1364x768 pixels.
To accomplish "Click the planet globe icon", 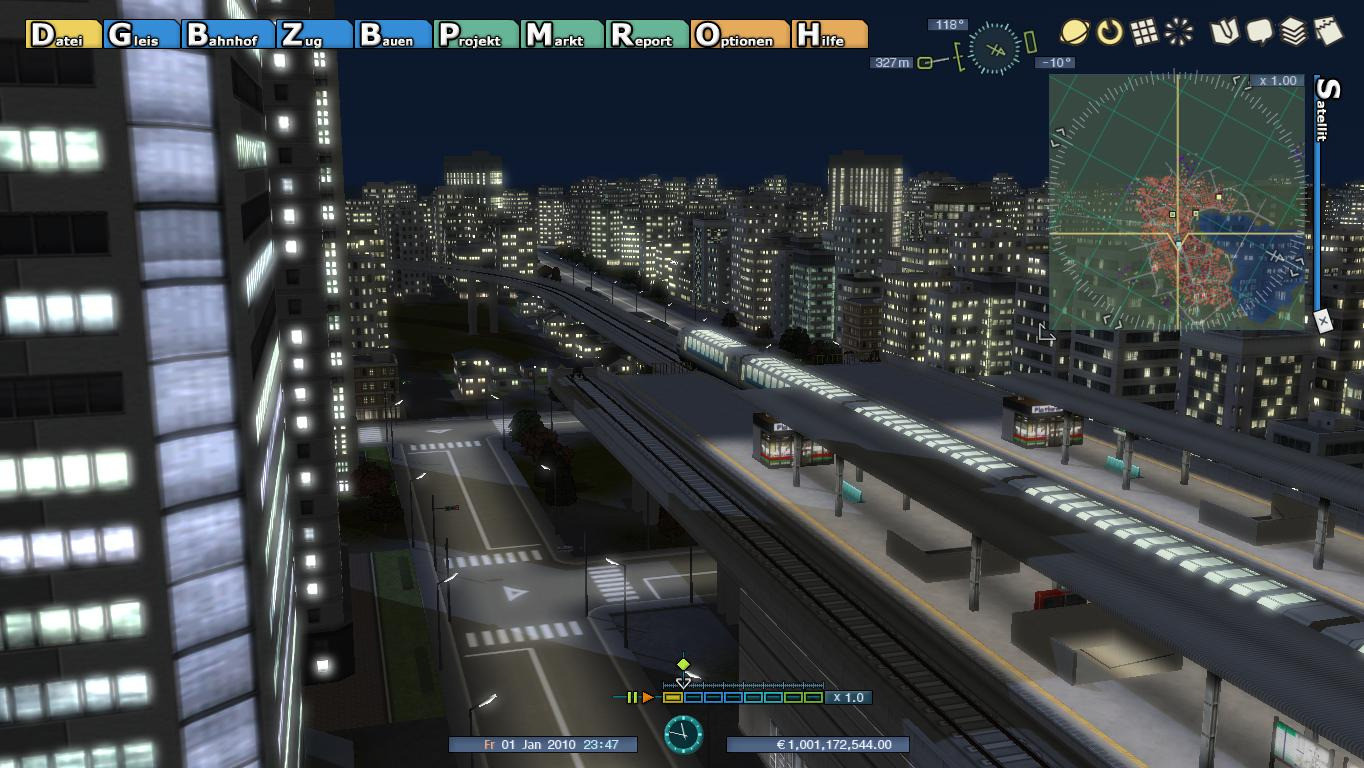I will point(1075,32).
